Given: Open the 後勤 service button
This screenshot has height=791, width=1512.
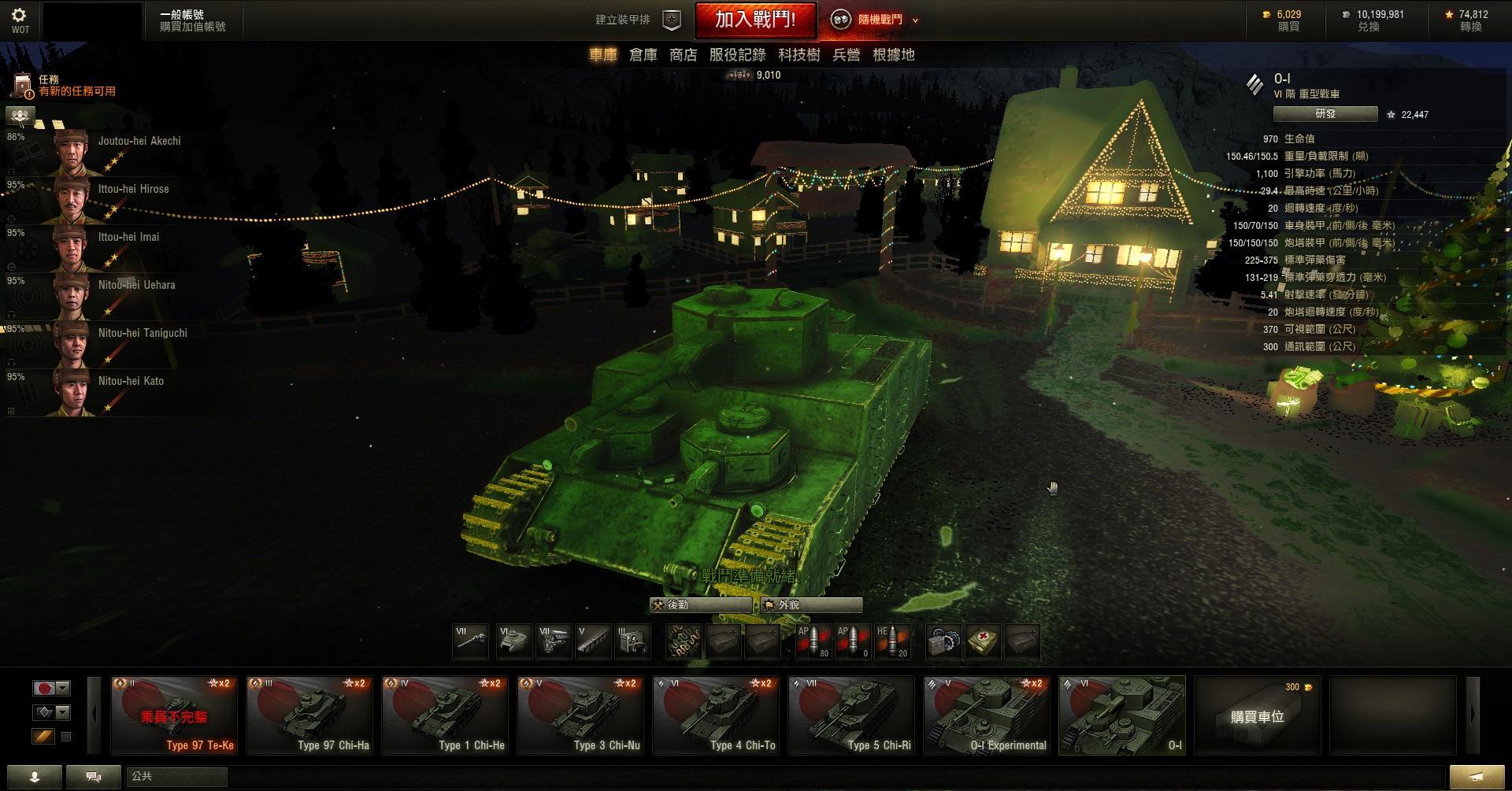Looking at the screenshot, I should (x=699, y=605).
